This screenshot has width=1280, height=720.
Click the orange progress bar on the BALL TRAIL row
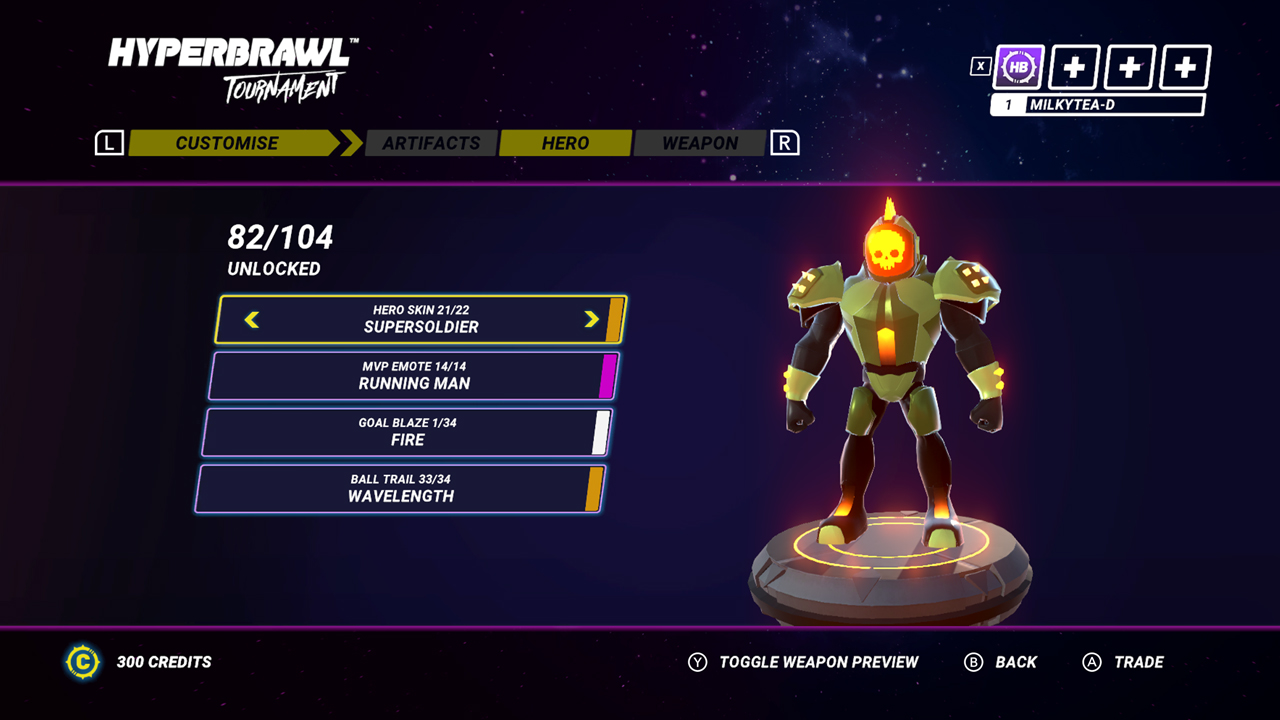click(592, 489)
